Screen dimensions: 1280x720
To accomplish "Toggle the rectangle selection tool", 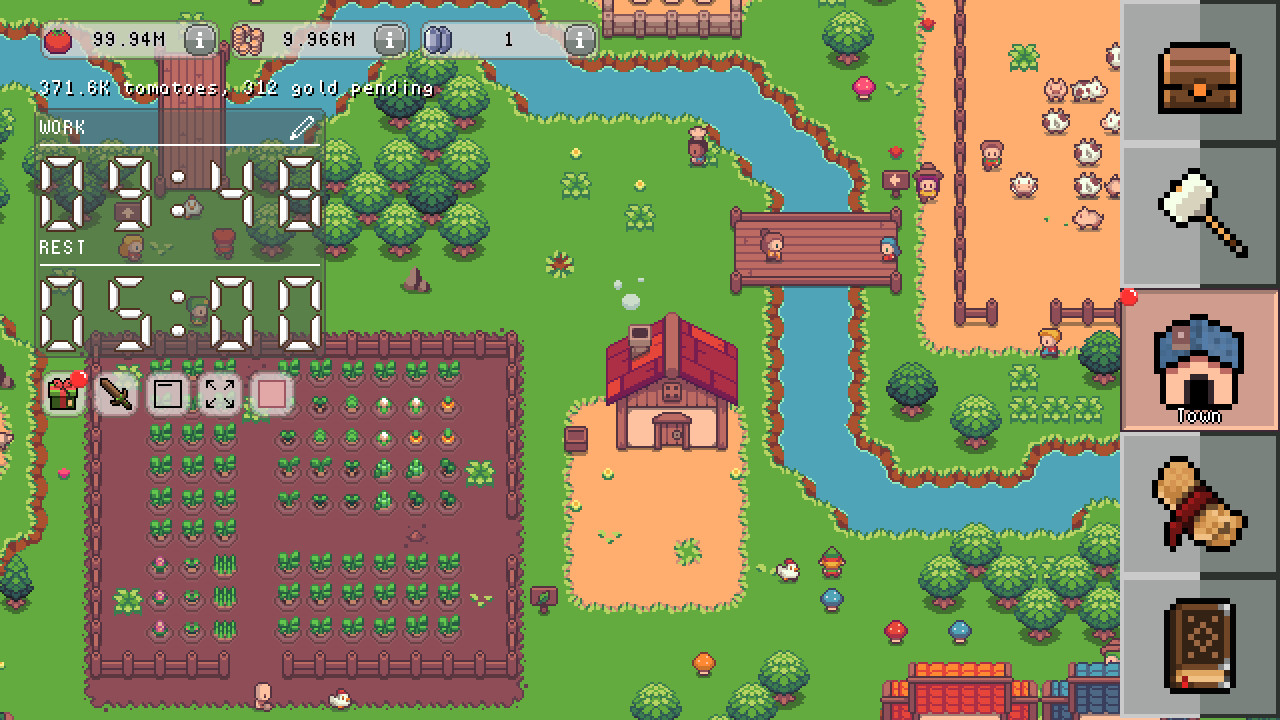I will (166, 394).
